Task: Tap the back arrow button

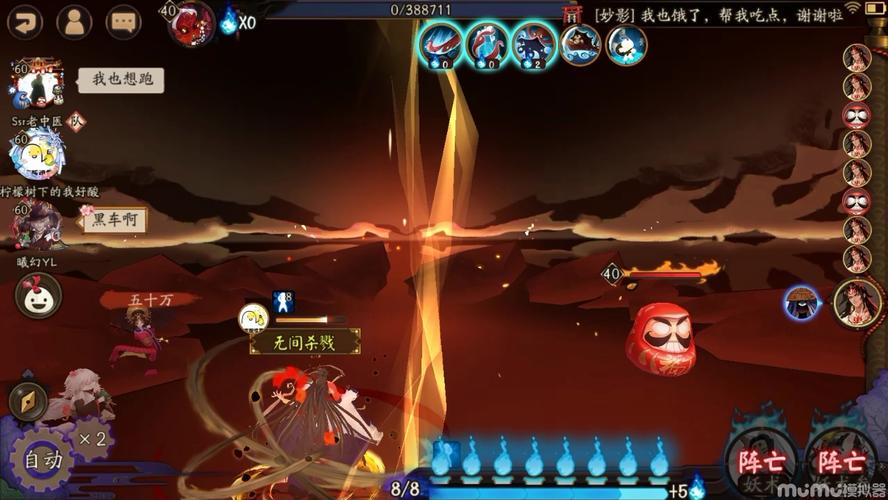Action: (x=24, y=21)
